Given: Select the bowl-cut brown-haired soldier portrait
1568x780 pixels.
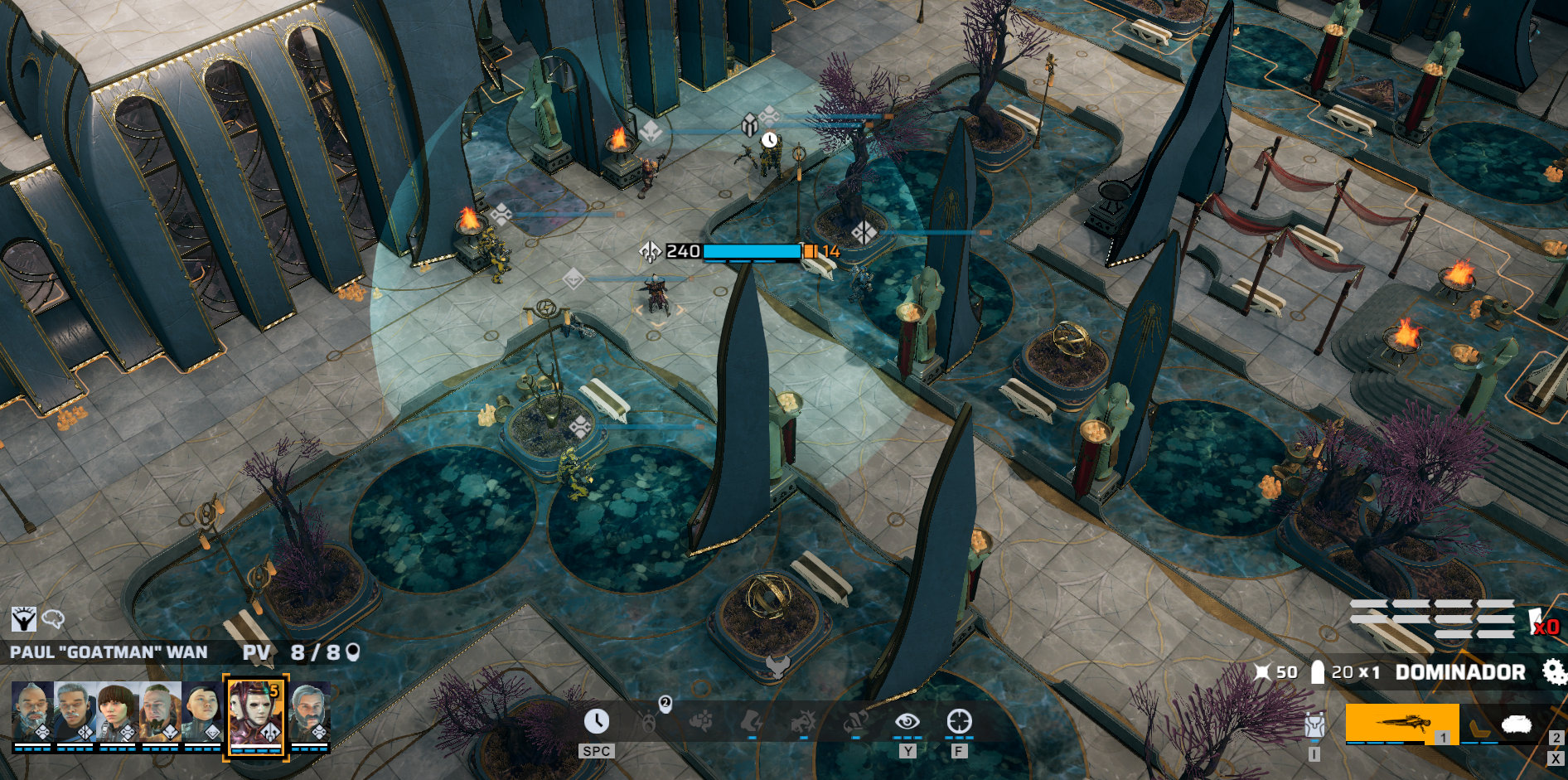Looking at the screenshot, I should coord(117,711).
